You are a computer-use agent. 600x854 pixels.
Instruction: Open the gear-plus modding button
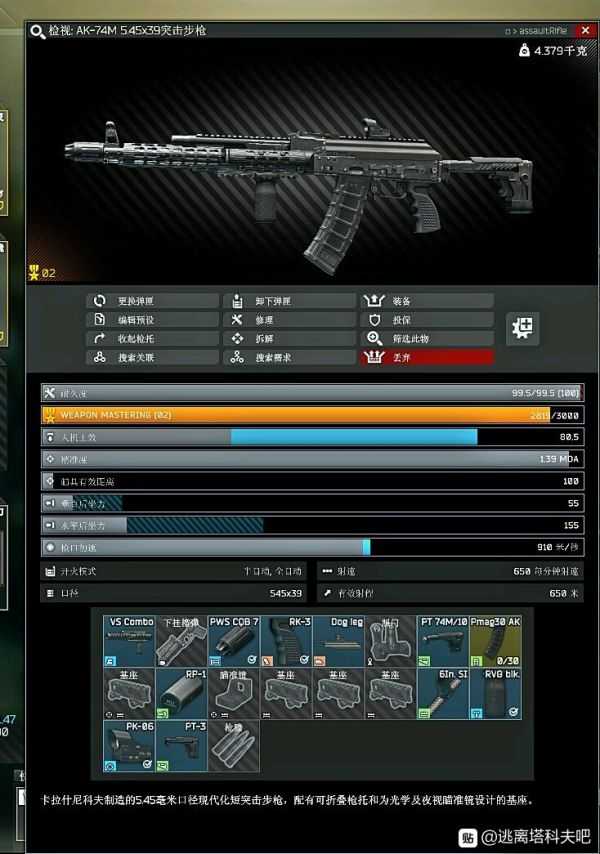(523, 328)
